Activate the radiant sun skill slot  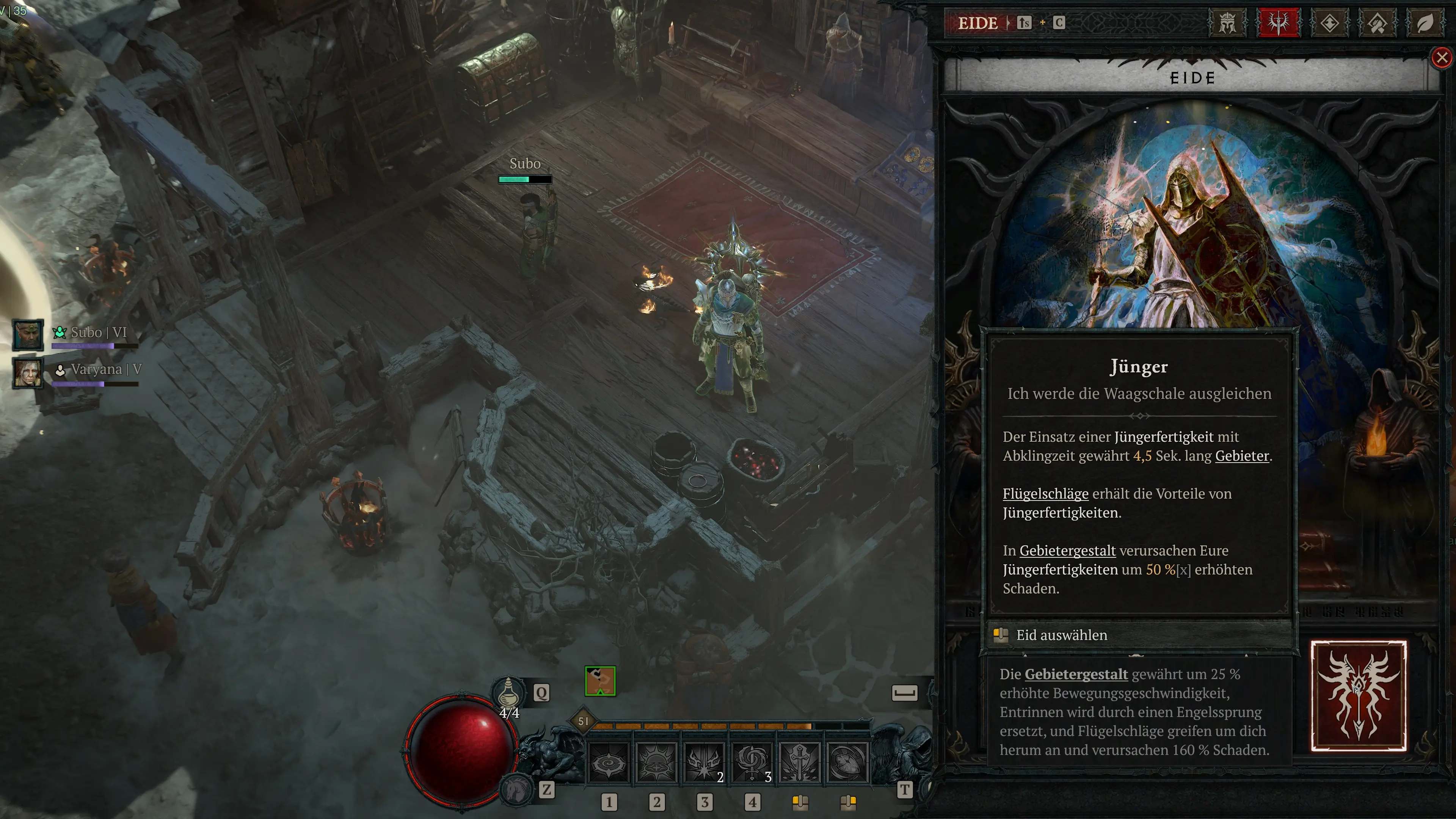656,763
